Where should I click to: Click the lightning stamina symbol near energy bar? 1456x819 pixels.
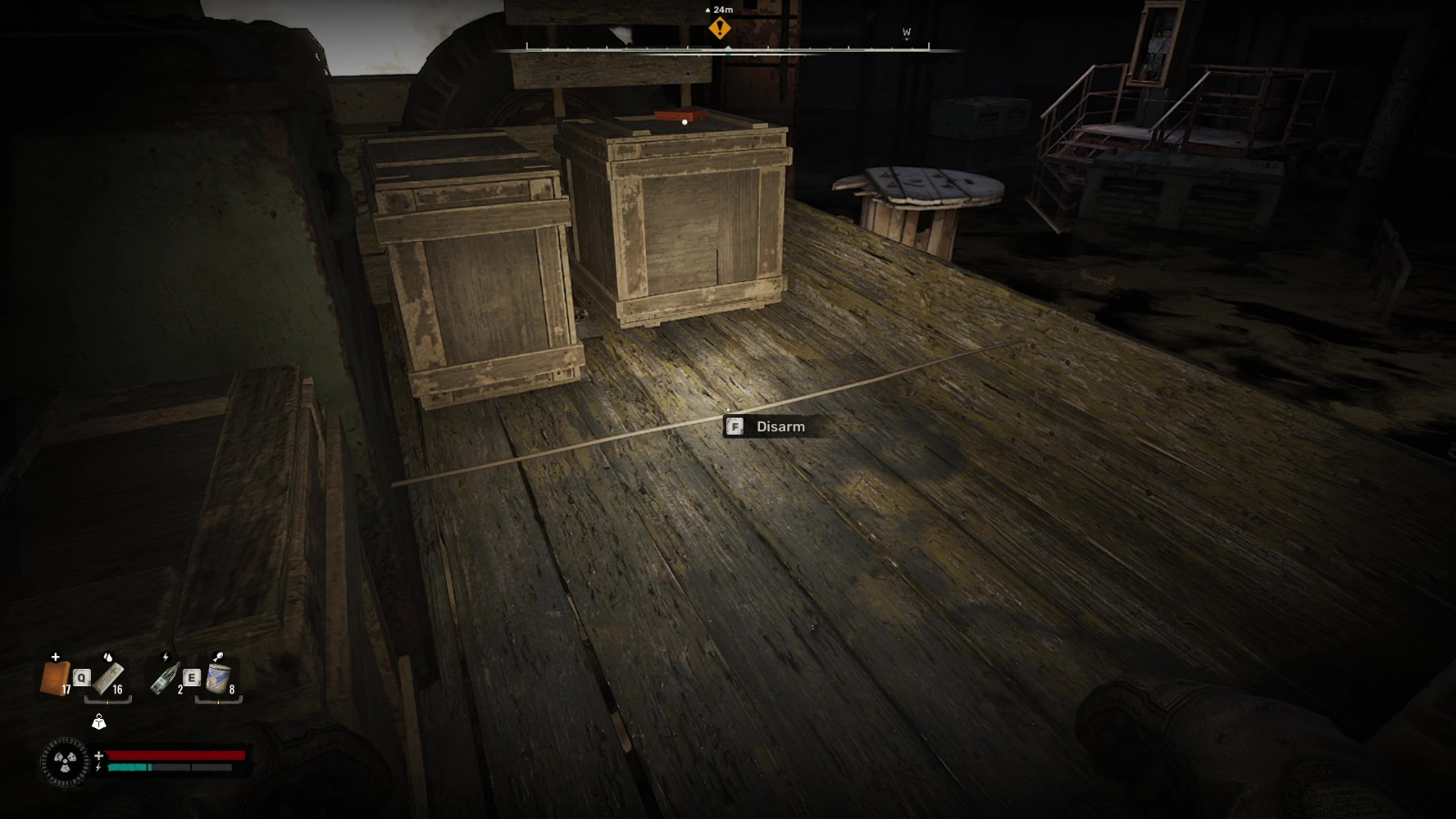click(x=98, y=766)
